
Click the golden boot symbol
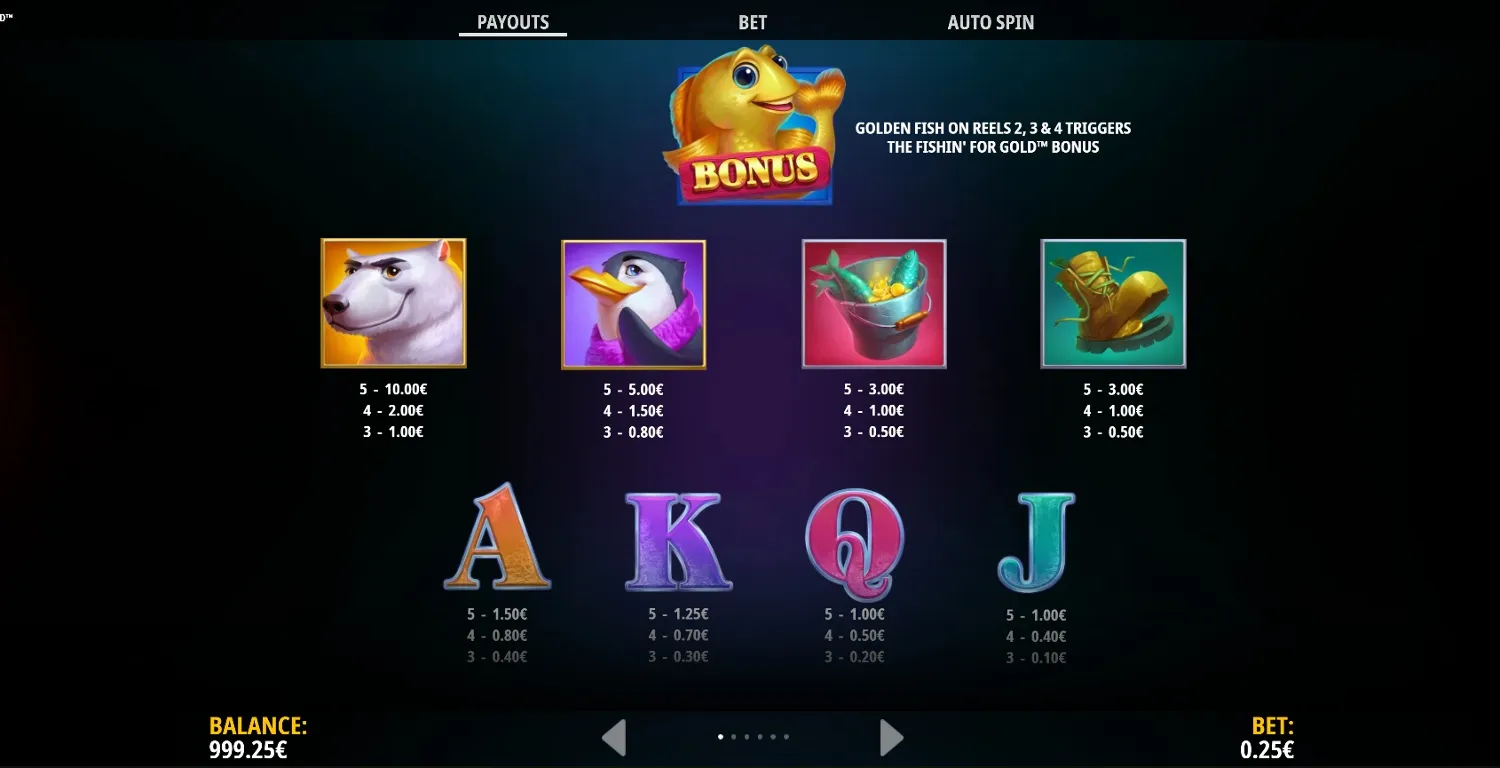(x=1113, y=303)
